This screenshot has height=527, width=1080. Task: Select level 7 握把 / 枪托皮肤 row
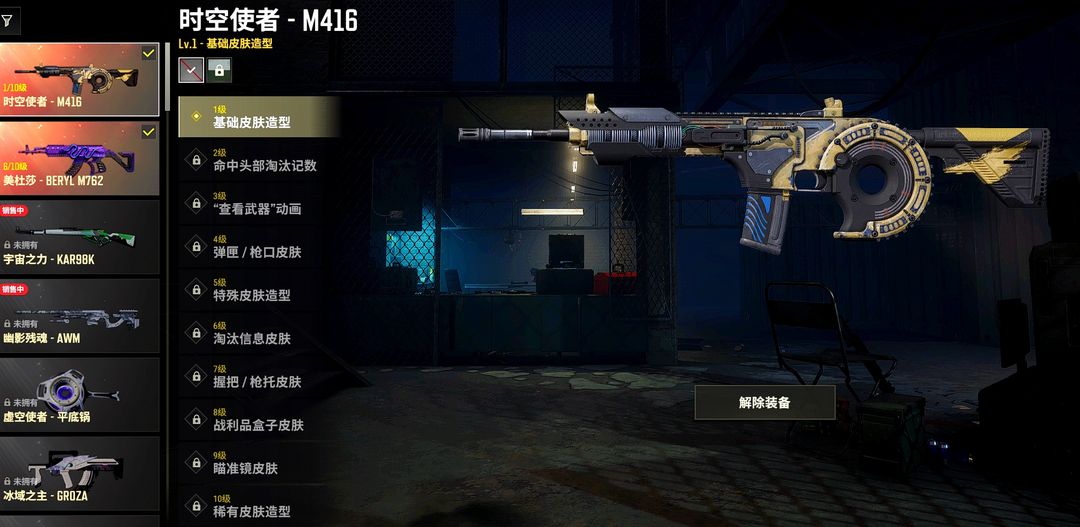point(259,376)
